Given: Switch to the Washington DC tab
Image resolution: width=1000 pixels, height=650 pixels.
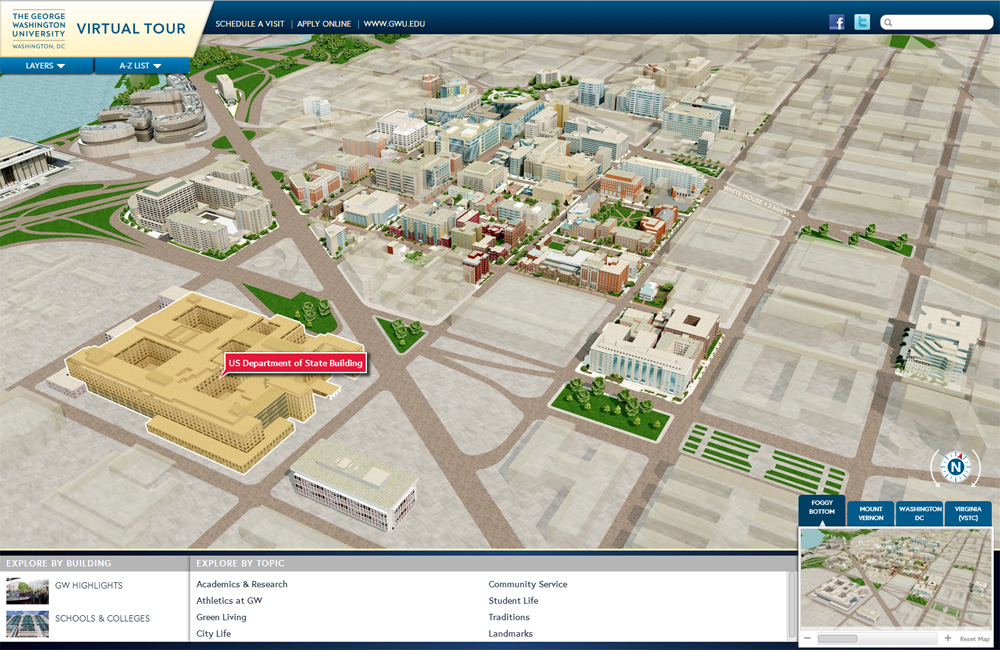Looking at the screenshot, I should 921,513.
